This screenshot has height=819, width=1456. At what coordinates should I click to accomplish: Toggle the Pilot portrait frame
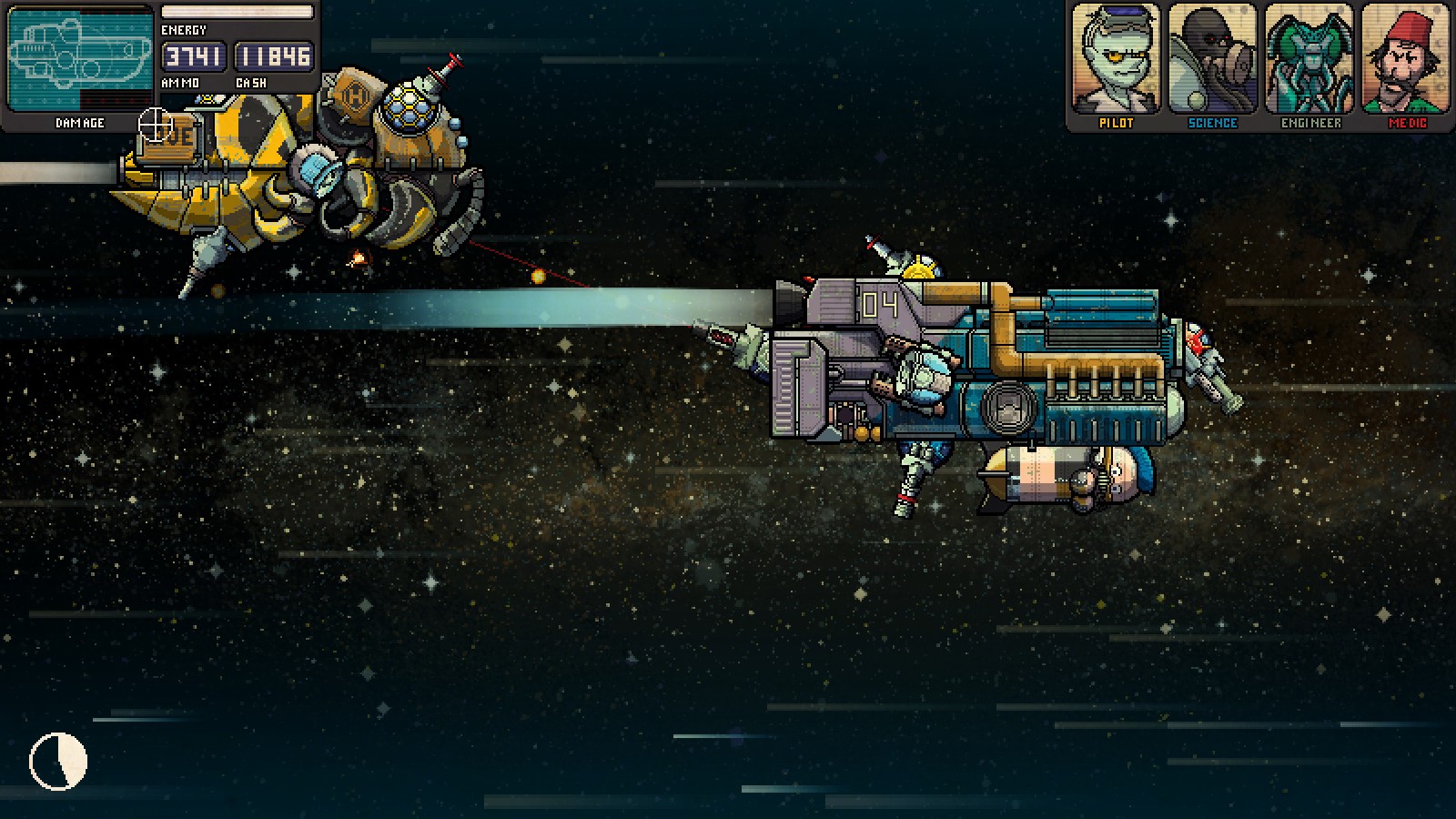[x=1116, y=59]
